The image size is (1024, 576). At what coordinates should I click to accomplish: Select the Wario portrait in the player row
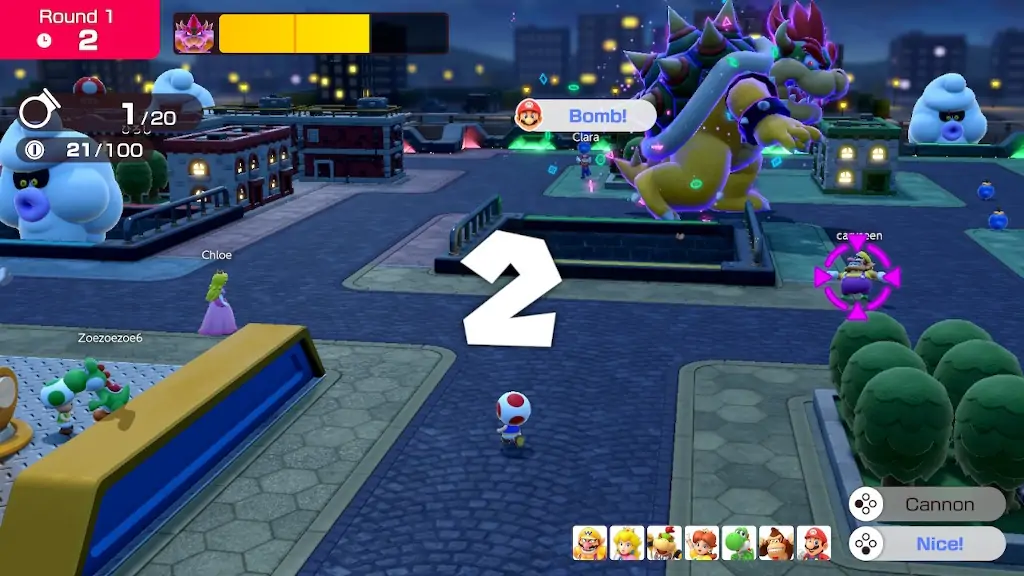pyautogui.click(x=590, y=543)
